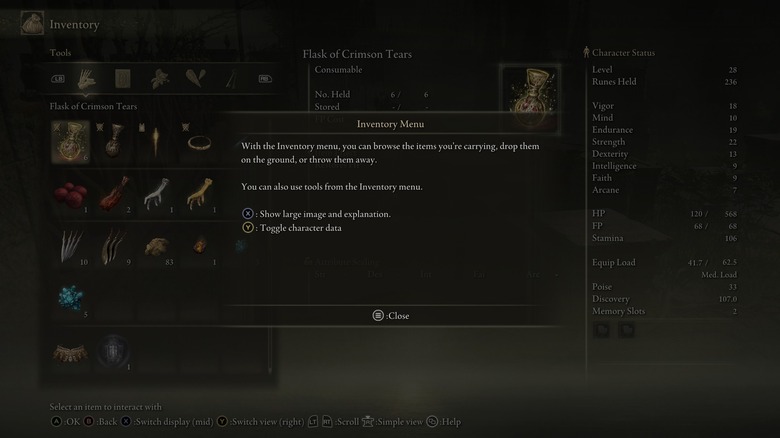Screen dimensions: 780x438
Task: Select the blue glowing crystal item
Action: (70, 298)
